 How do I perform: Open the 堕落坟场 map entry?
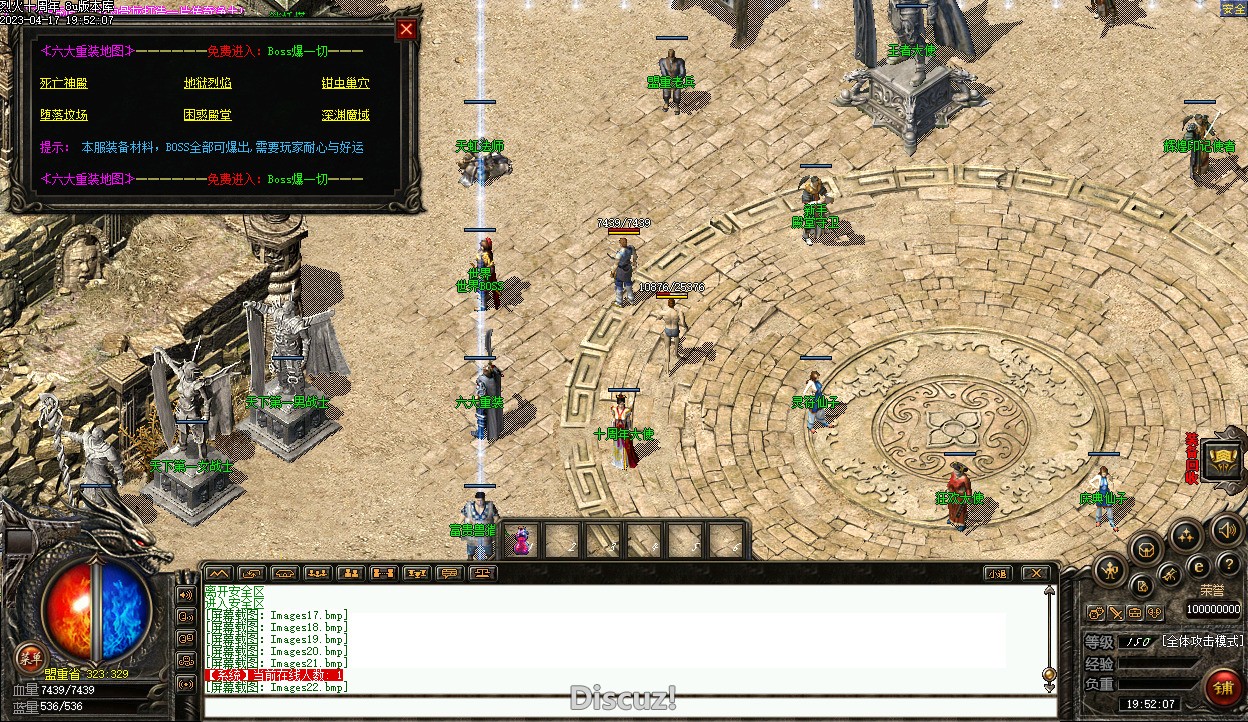click(x=64, y=115)
